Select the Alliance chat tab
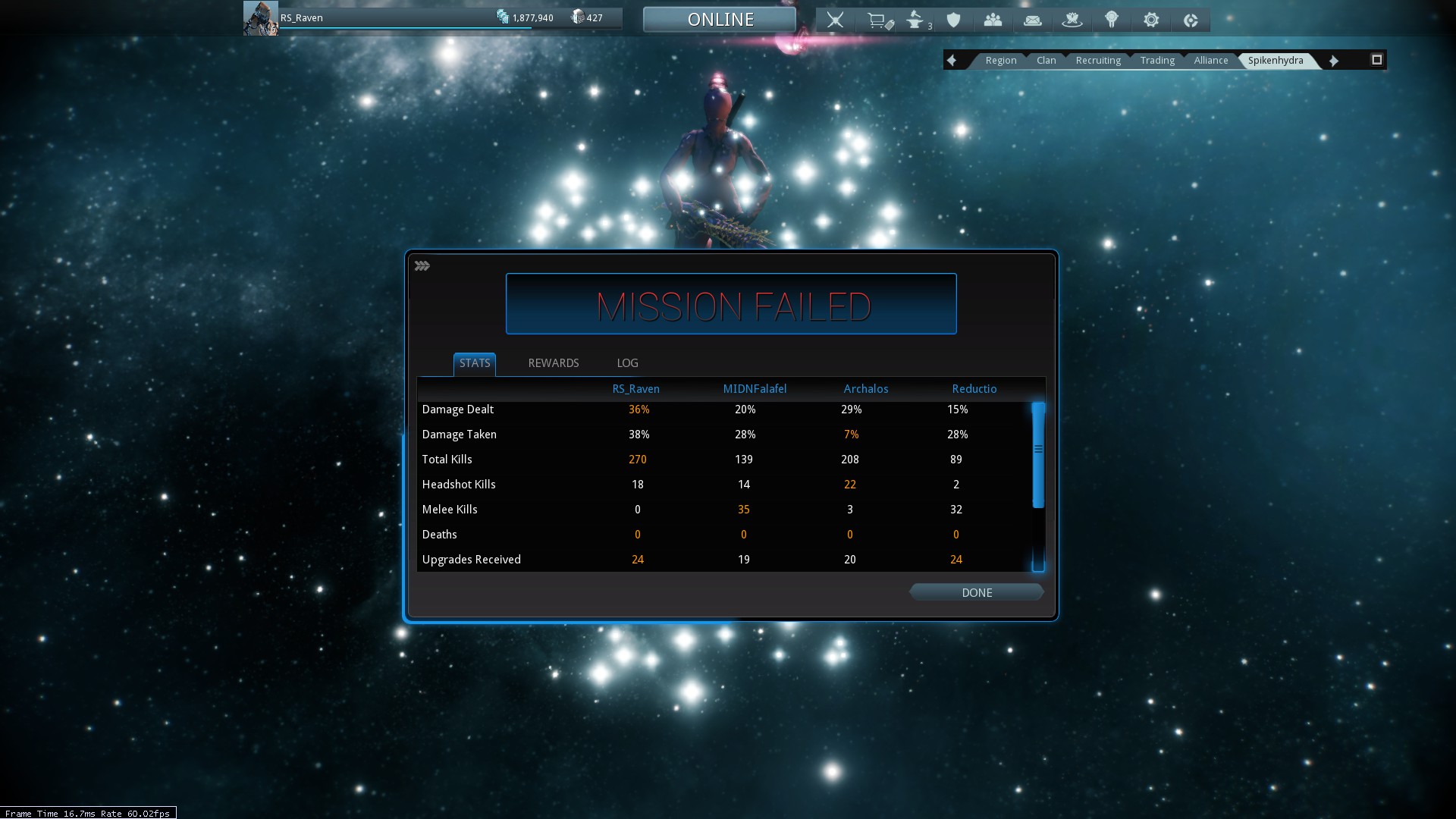This screenshot has width=1456, height=819. pyautogui.click(x=1210, y=61)
